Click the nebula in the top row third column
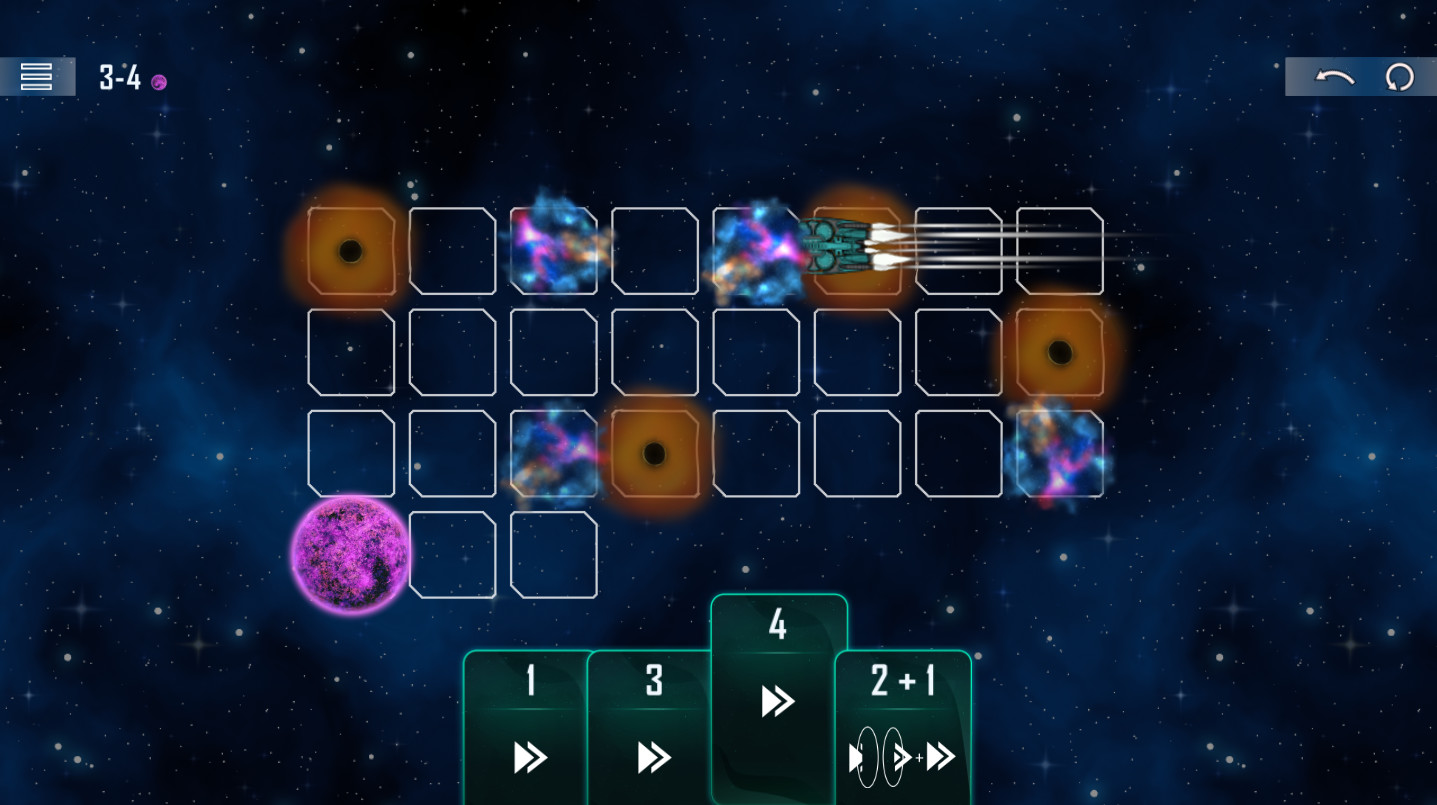The width and height of the screenshot is (1437, 805). [x=553, y=250]
